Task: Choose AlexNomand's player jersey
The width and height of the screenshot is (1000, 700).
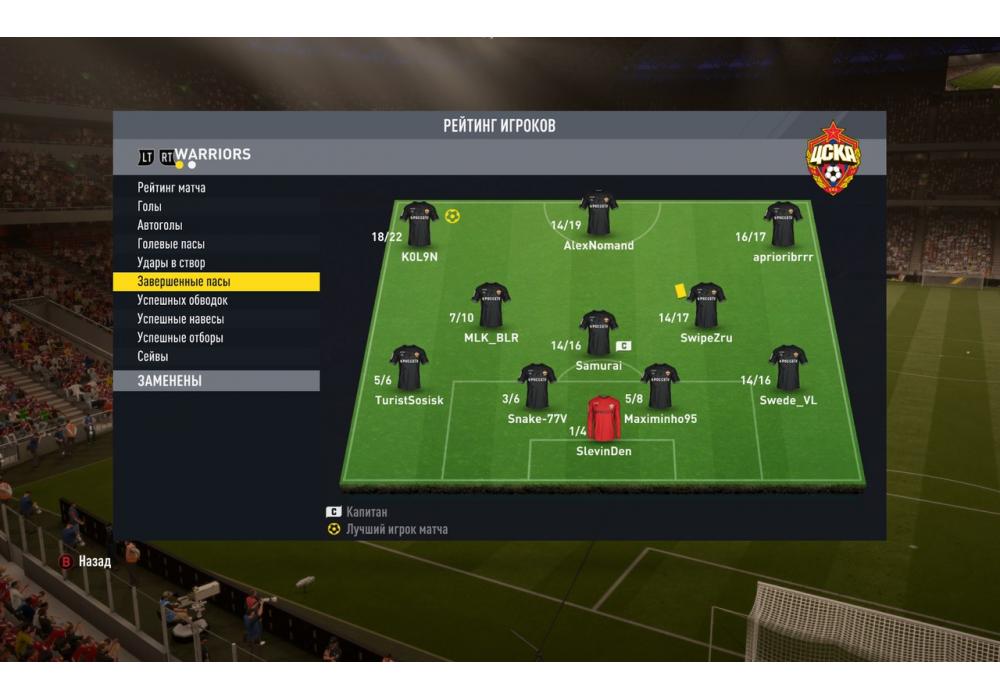Action: [x=598, y=212]
